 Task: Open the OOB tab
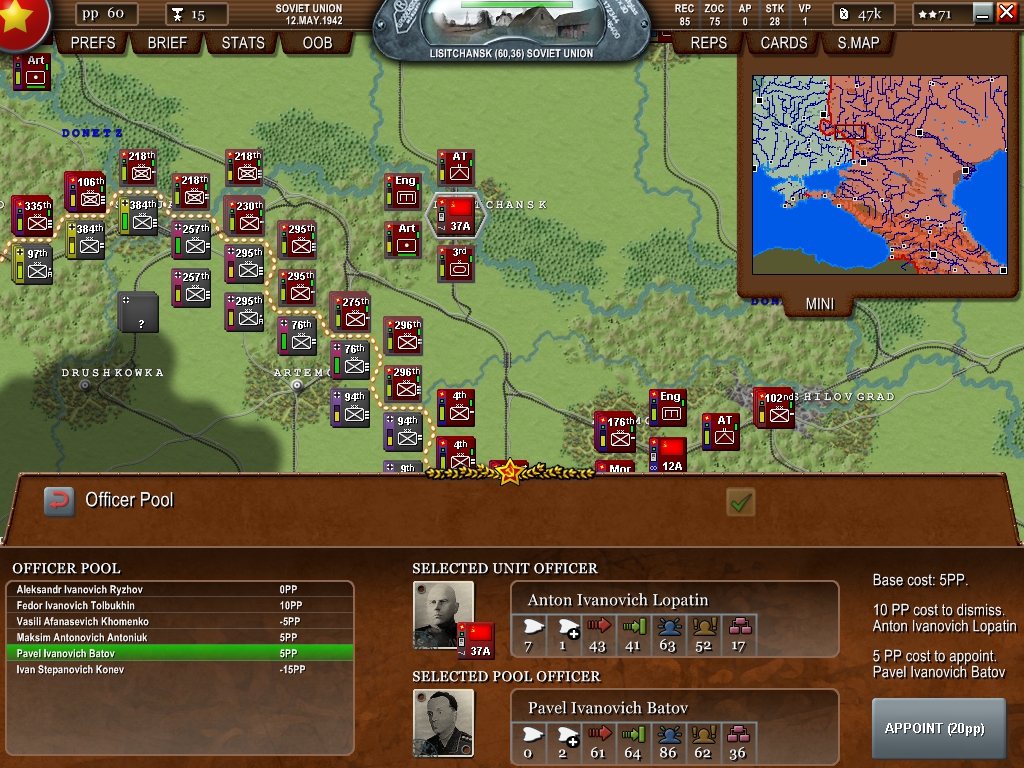[317, 43]
